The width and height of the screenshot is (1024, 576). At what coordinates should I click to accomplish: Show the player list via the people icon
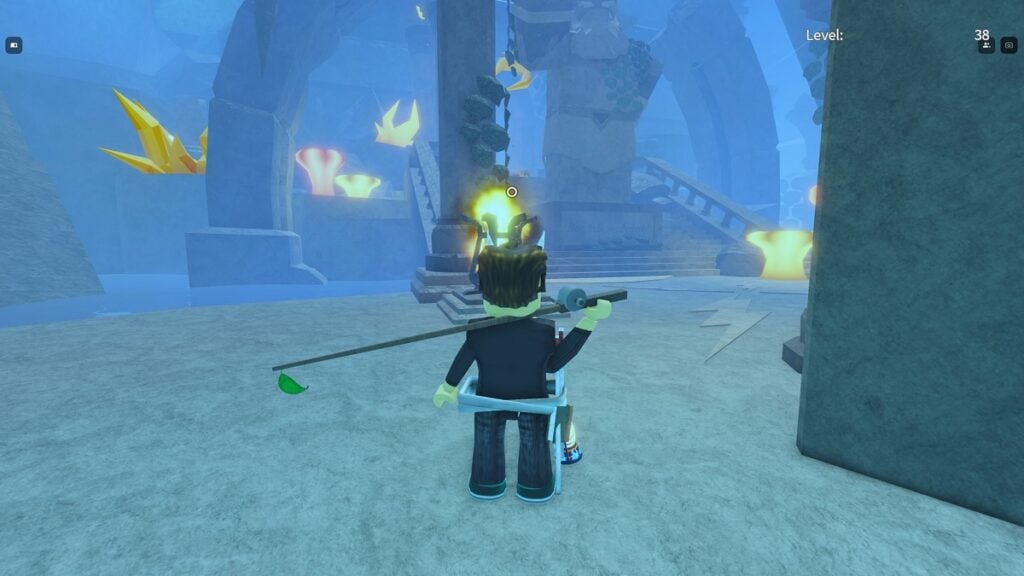(986, 45)
